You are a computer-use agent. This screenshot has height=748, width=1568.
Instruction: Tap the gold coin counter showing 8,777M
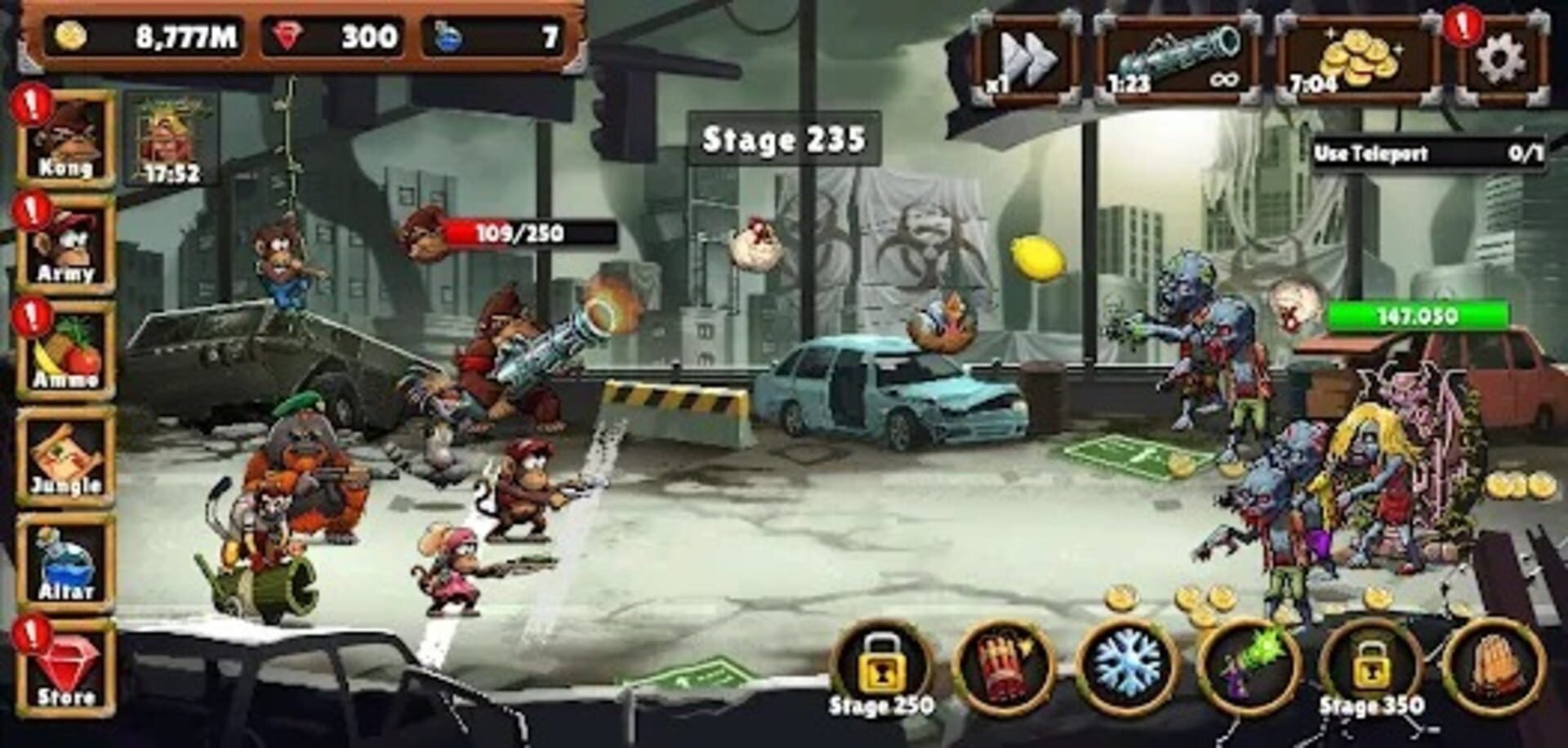pyautogui.click(x=147, y=33)
